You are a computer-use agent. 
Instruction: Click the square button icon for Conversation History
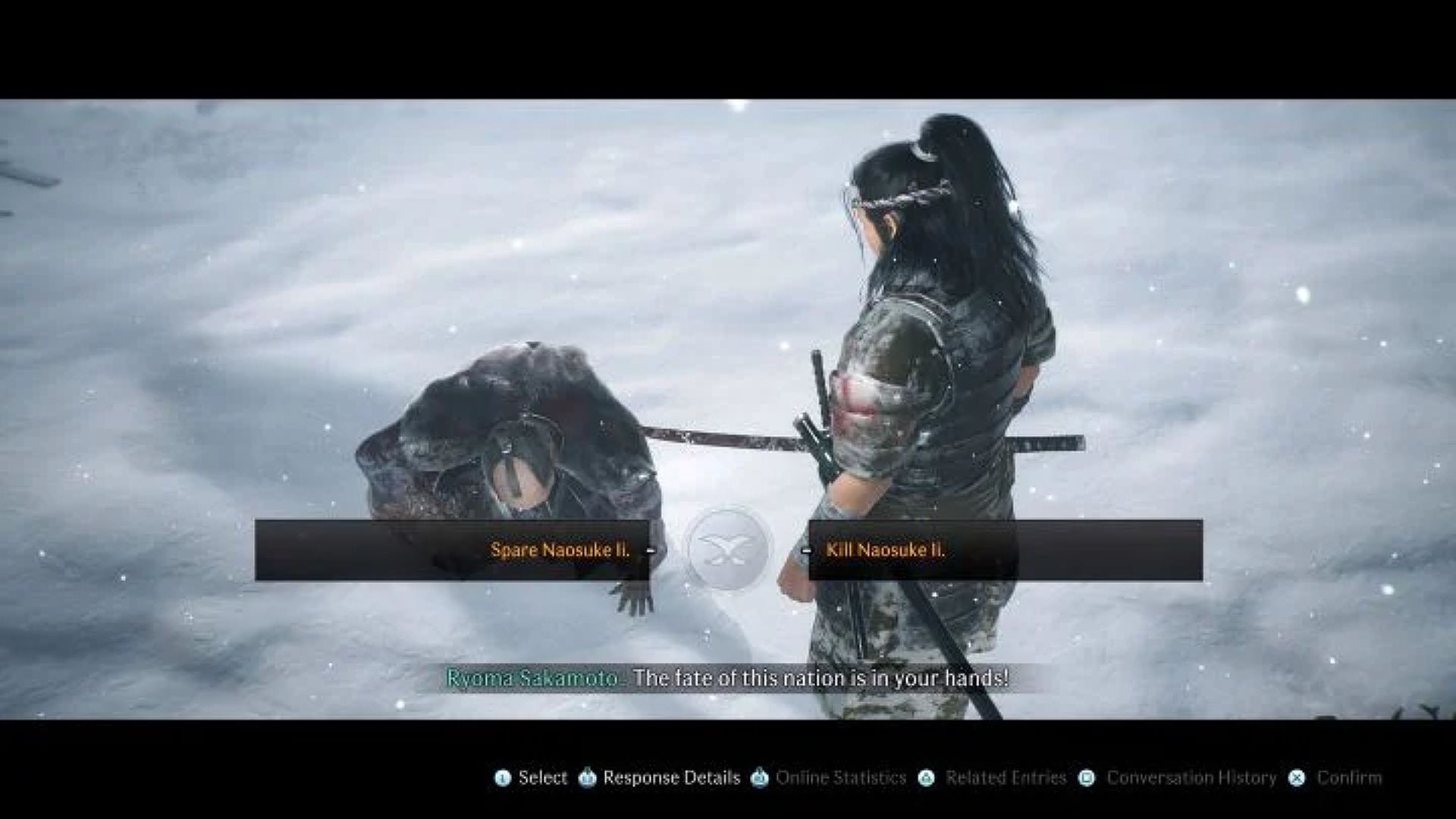(1087, 777)
